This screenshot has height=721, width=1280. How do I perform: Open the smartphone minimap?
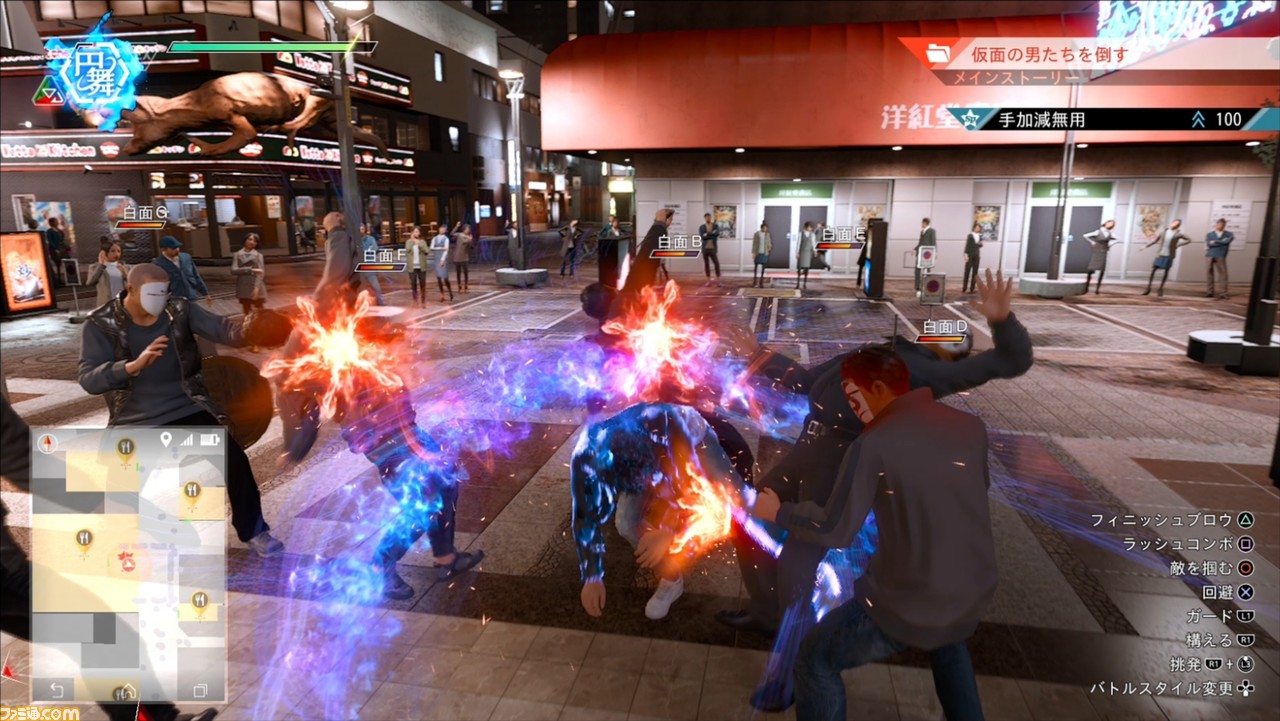pyautogui.click(x=128, y=565)
